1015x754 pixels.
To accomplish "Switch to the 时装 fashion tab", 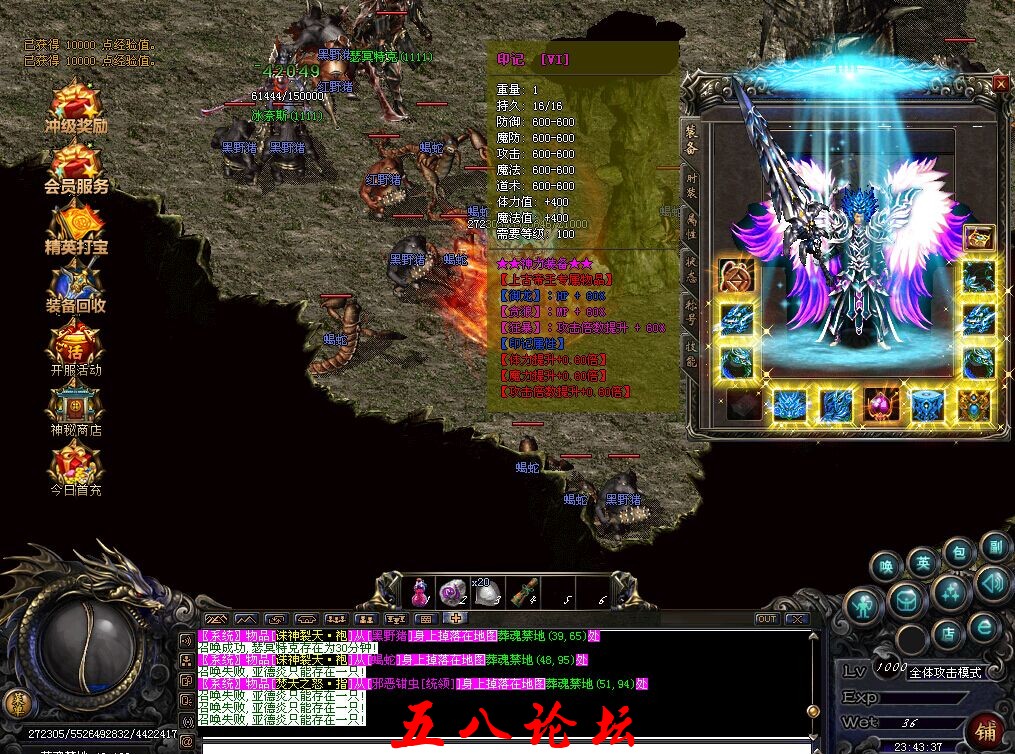I will pos(691,186).
